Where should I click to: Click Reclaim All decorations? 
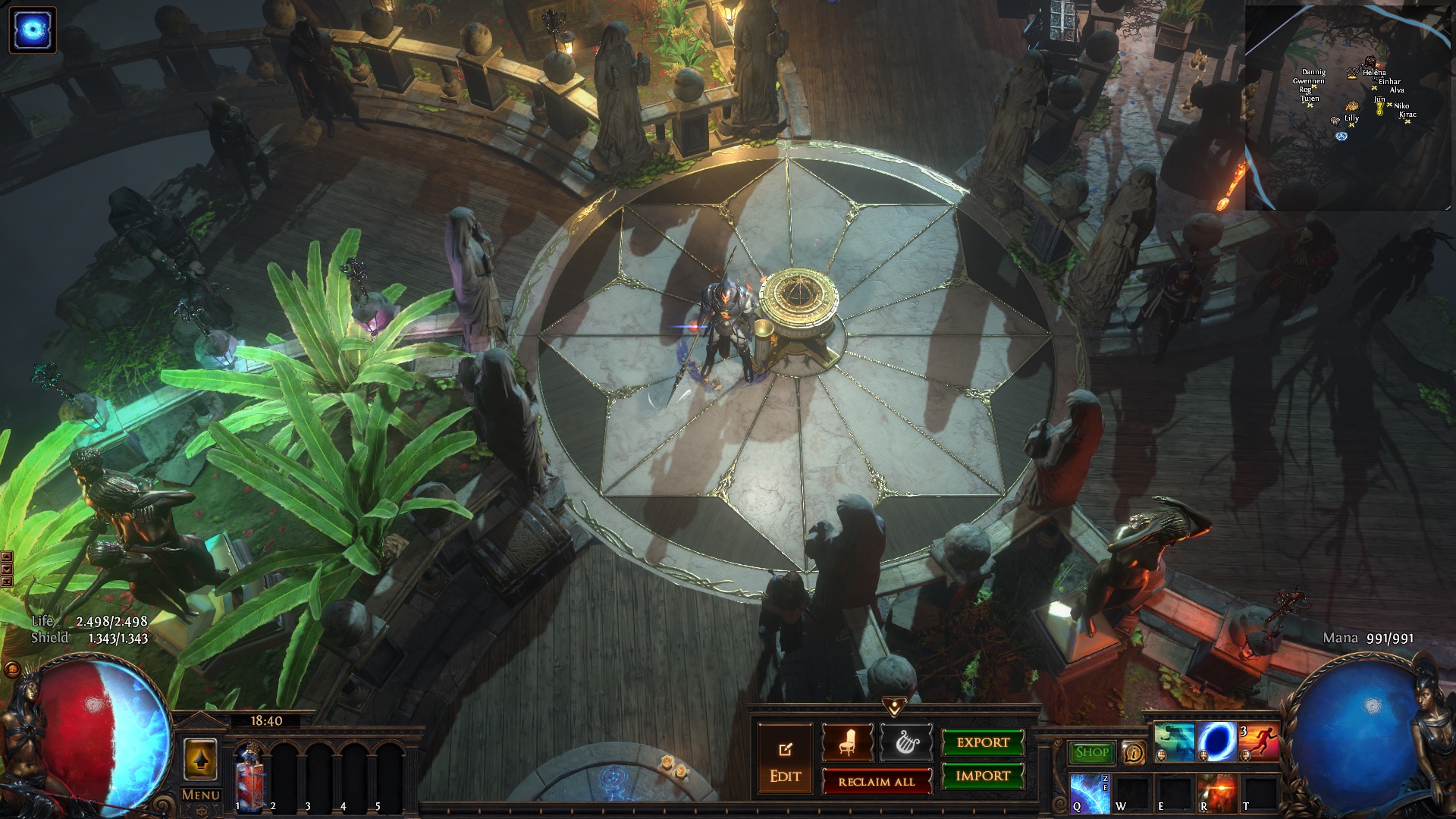877,782
